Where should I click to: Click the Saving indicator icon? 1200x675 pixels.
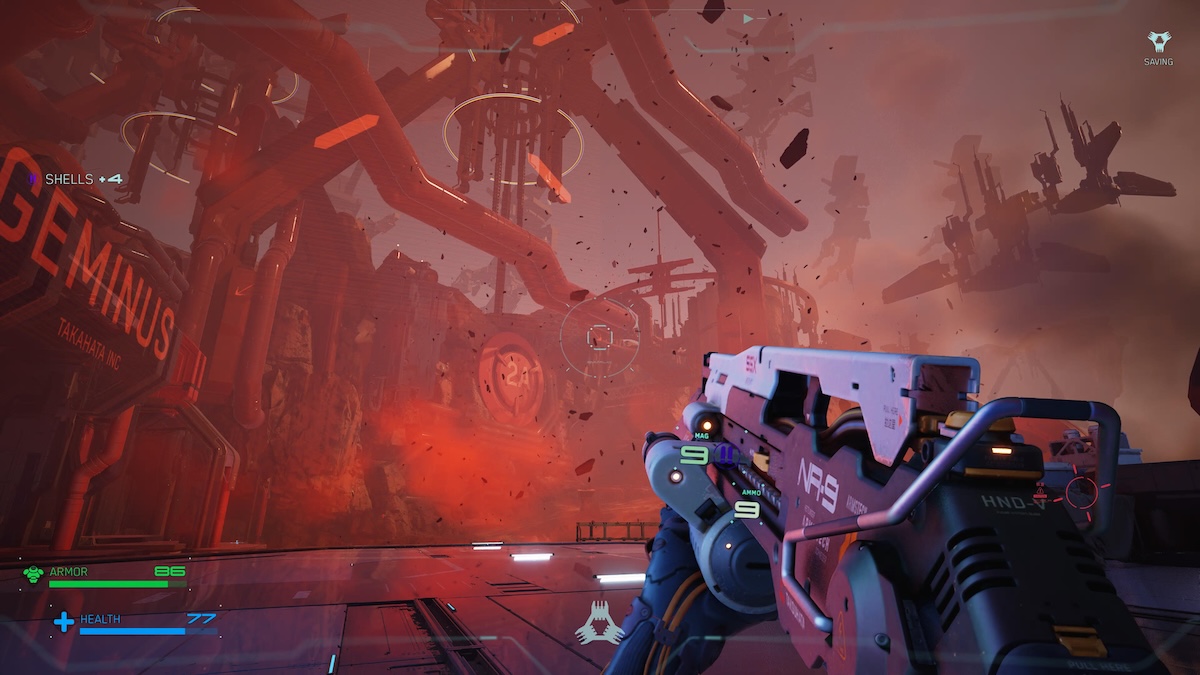pyautogui.click(x=1158, y=42)
